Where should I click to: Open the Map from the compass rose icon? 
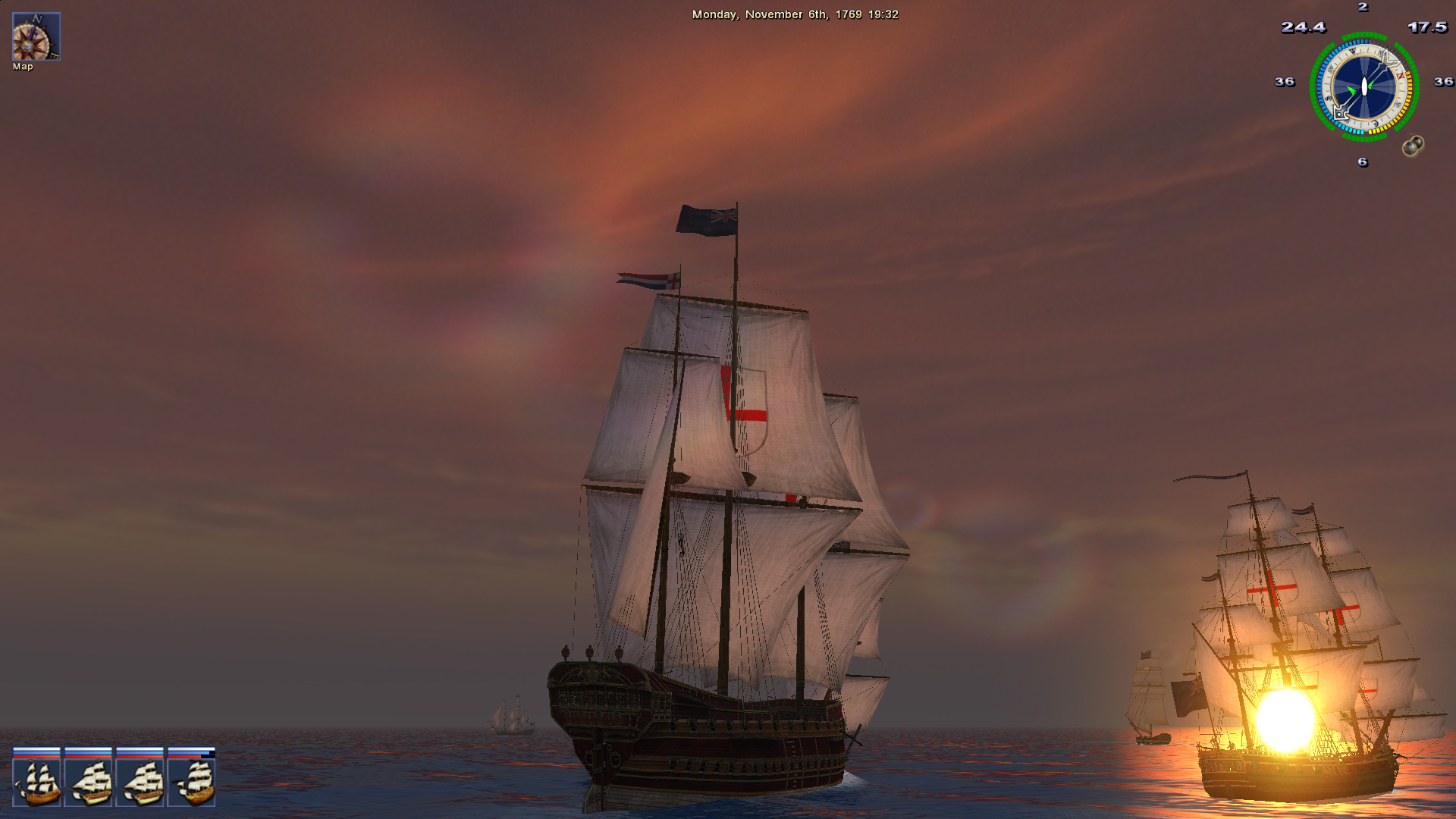coord(36,36)
